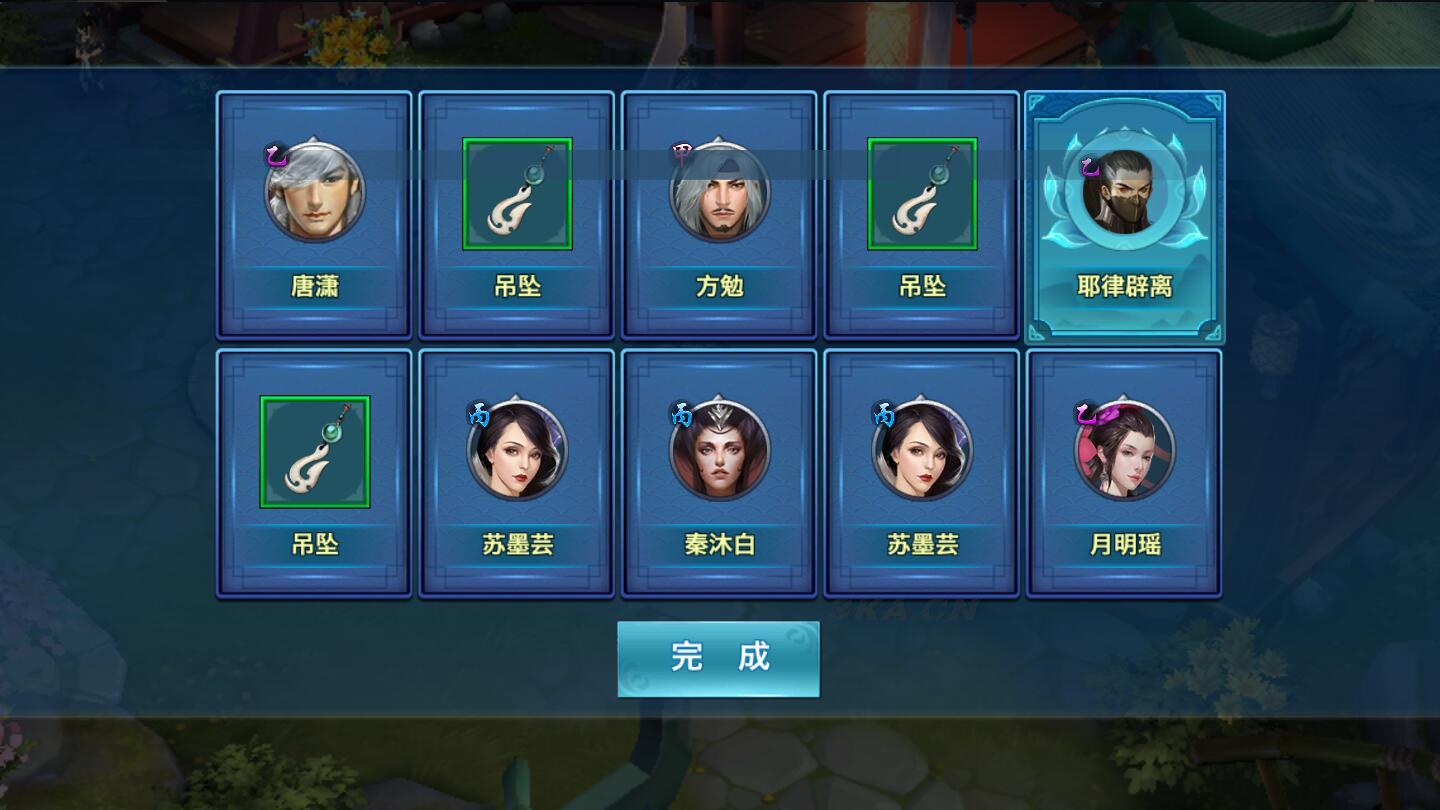The width and height of the screenshot is (1440, 810).
Task: Choose the 方勉 hero card
Action: [x=719, y=215]
